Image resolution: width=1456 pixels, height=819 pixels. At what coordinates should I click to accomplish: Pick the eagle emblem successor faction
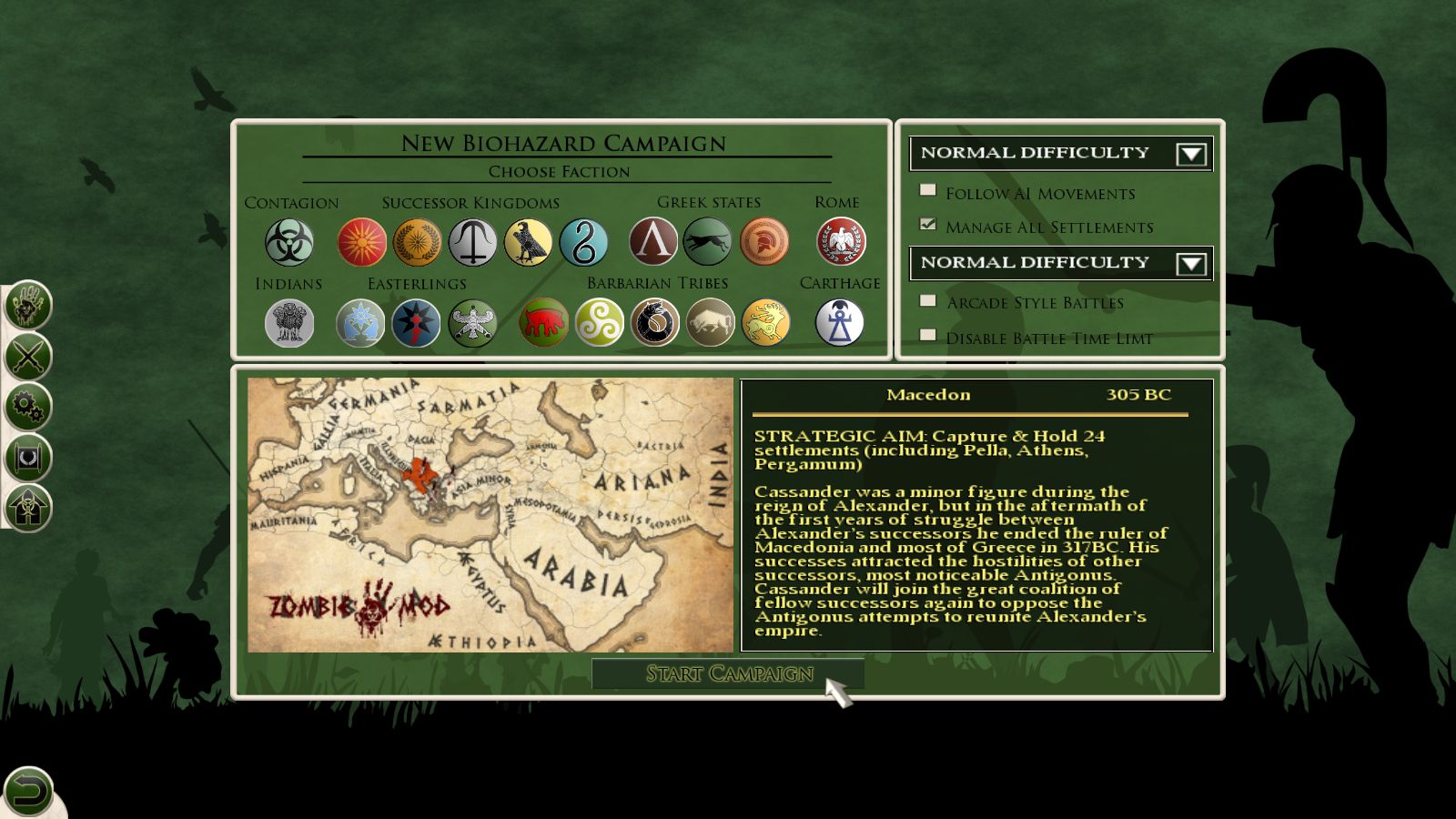click(528, 243)
